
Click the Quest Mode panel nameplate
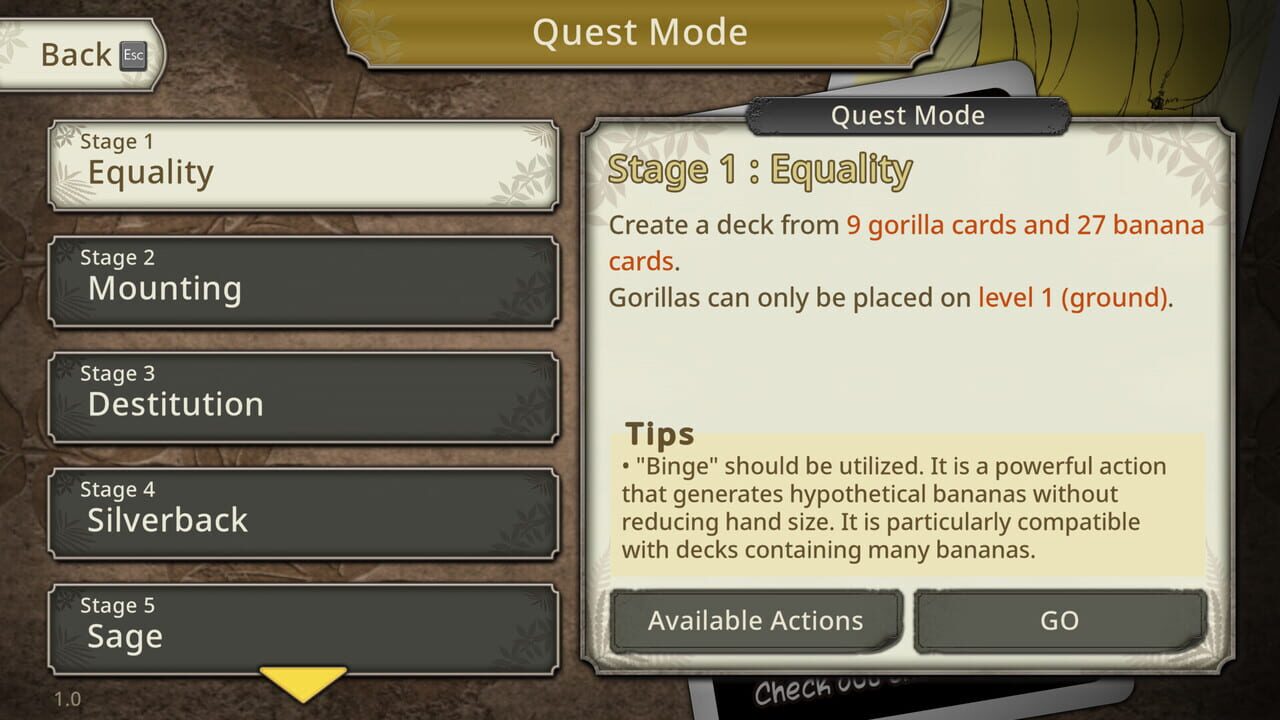[x=908, y=115]
